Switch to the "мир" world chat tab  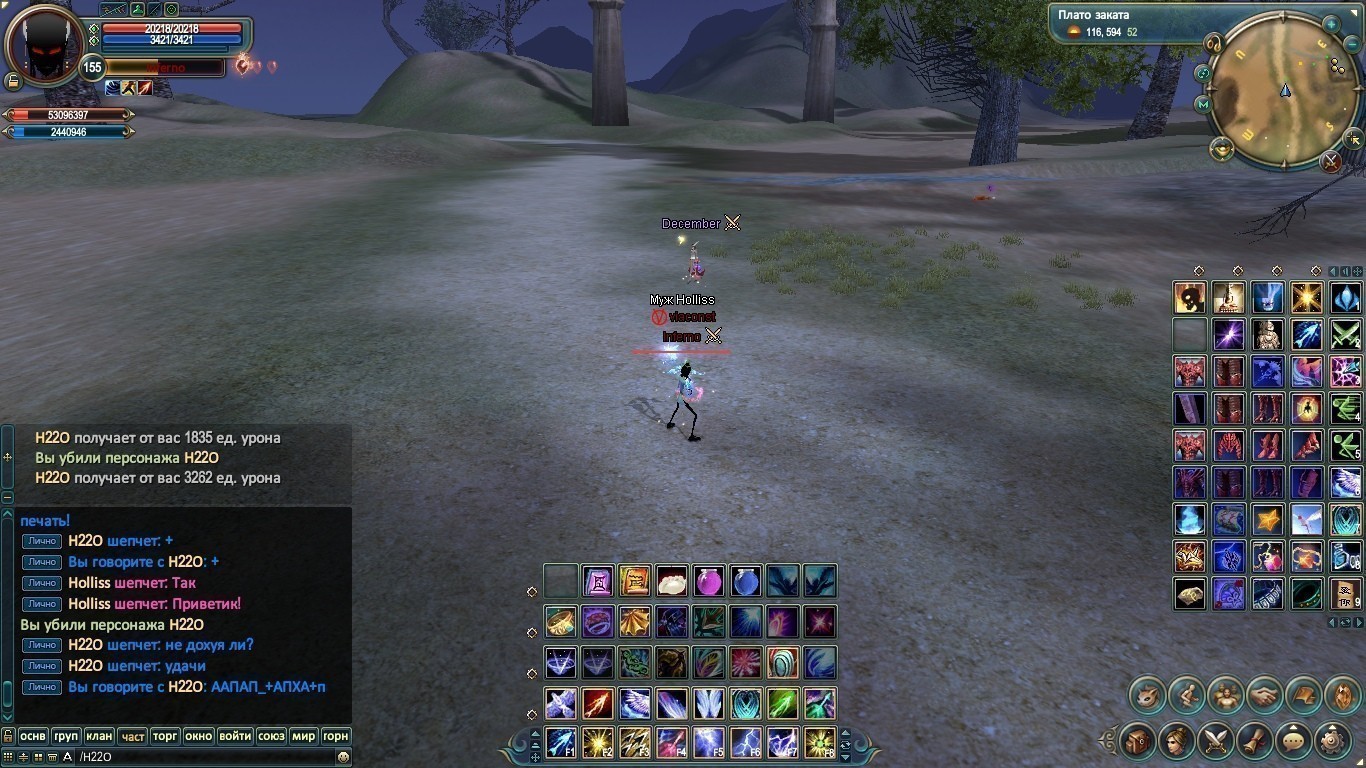tap(303, 736)
